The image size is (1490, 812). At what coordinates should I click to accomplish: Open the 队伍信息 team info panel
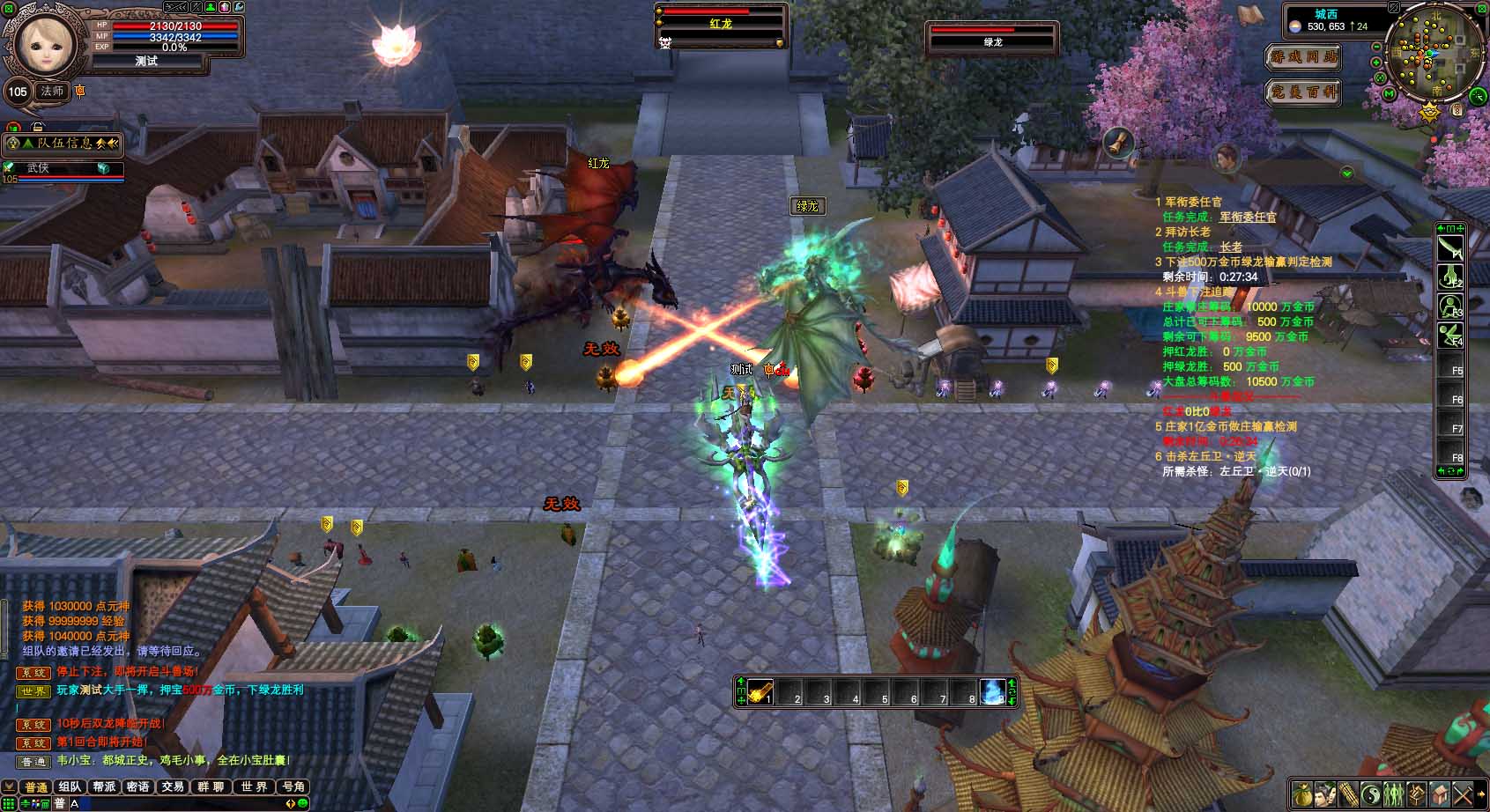point(63,144)
